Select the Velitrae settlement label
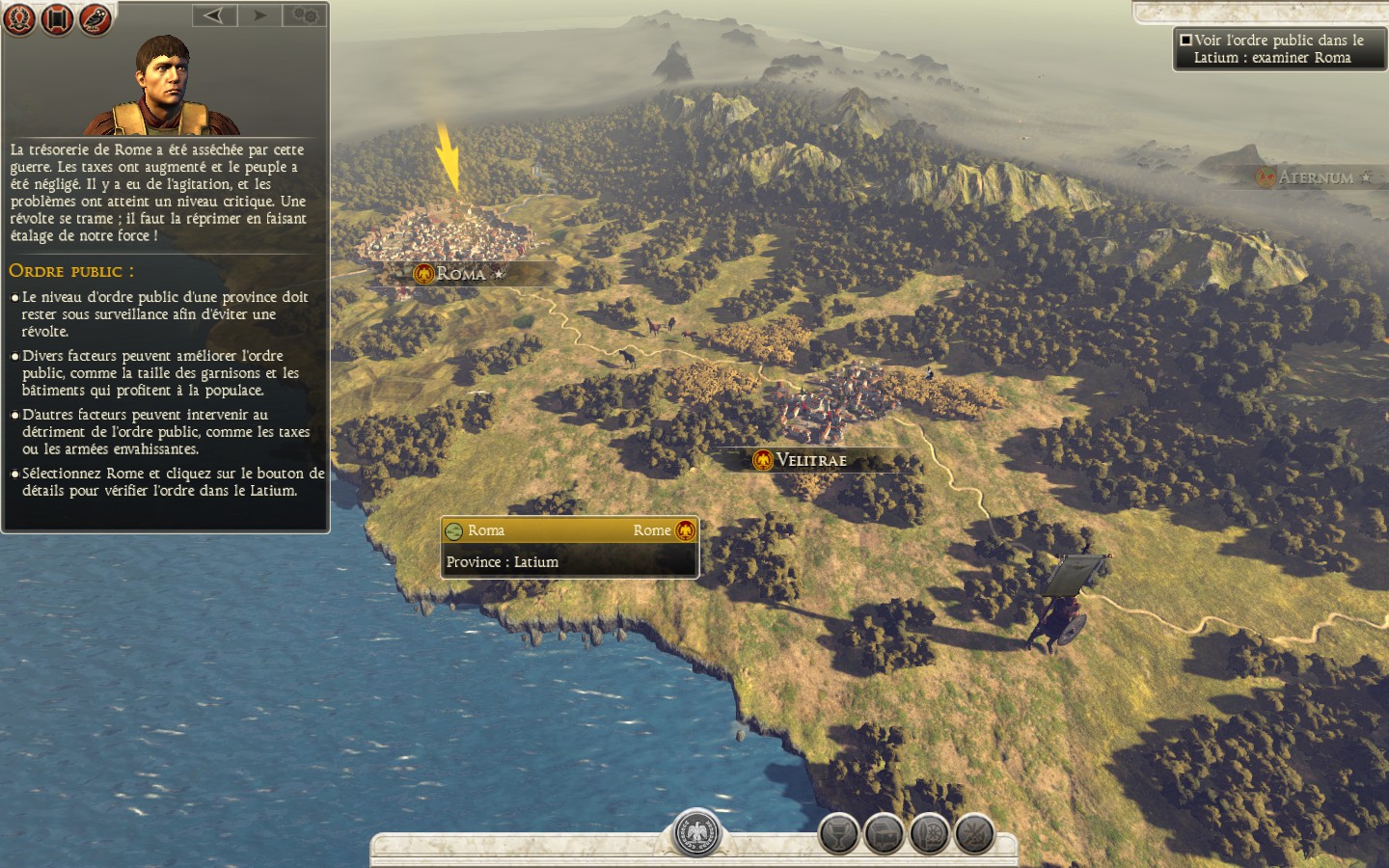The height and width of the screenshot is (868, 1389). click(810, 460)
